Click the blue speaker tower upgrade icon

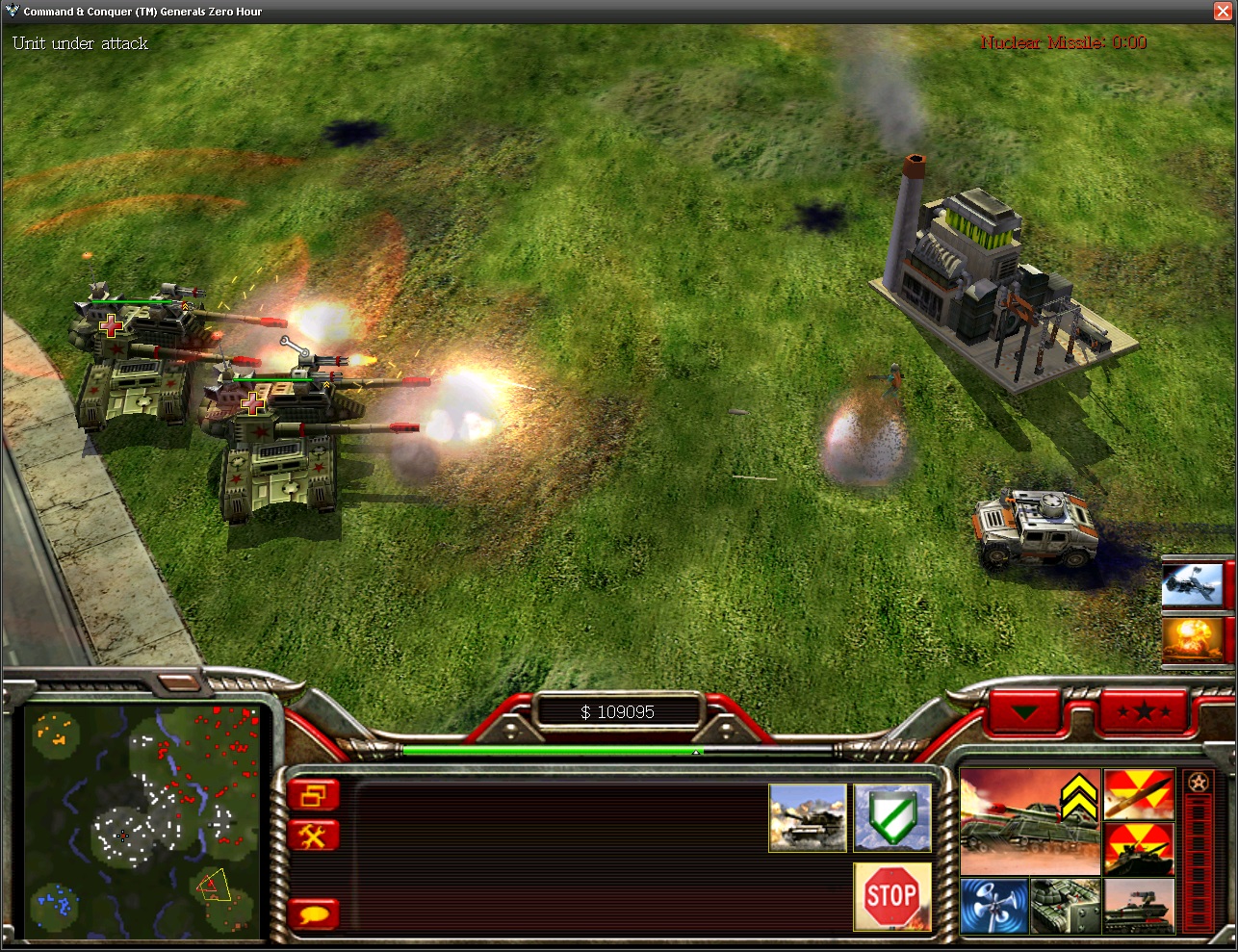[993, 905]
